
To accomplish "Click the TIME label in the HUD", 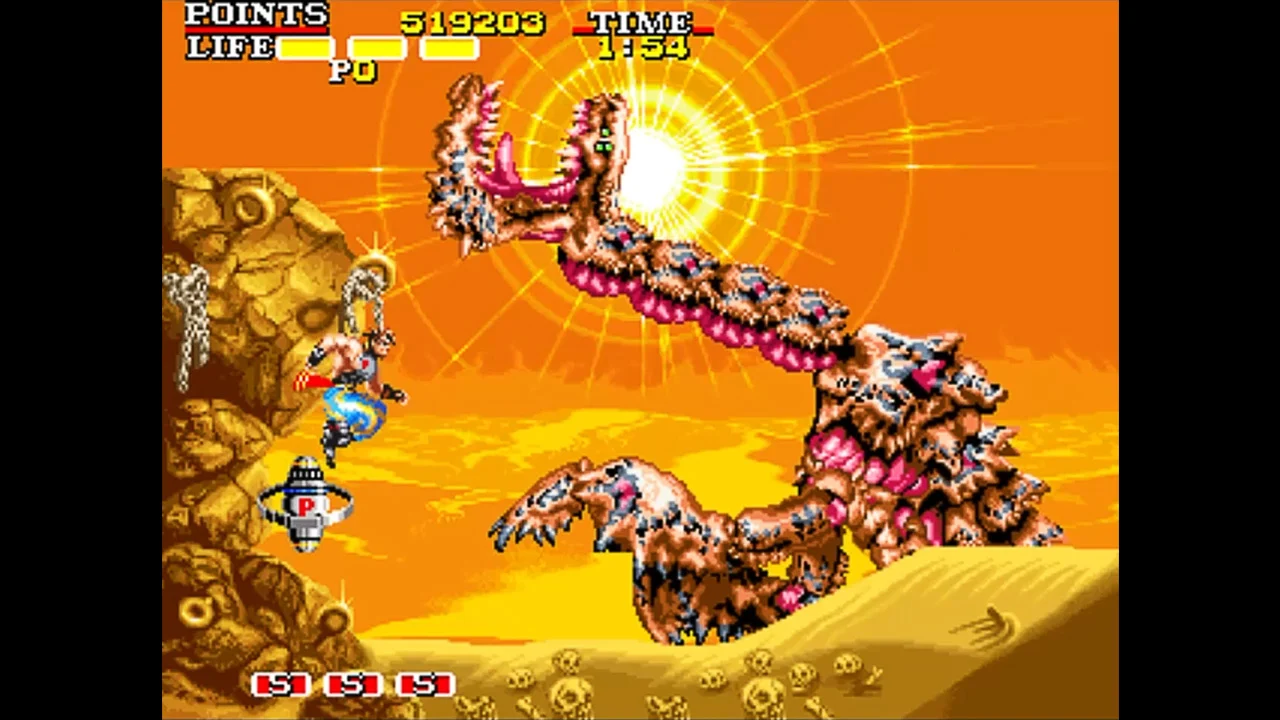I will coord(640,20).
